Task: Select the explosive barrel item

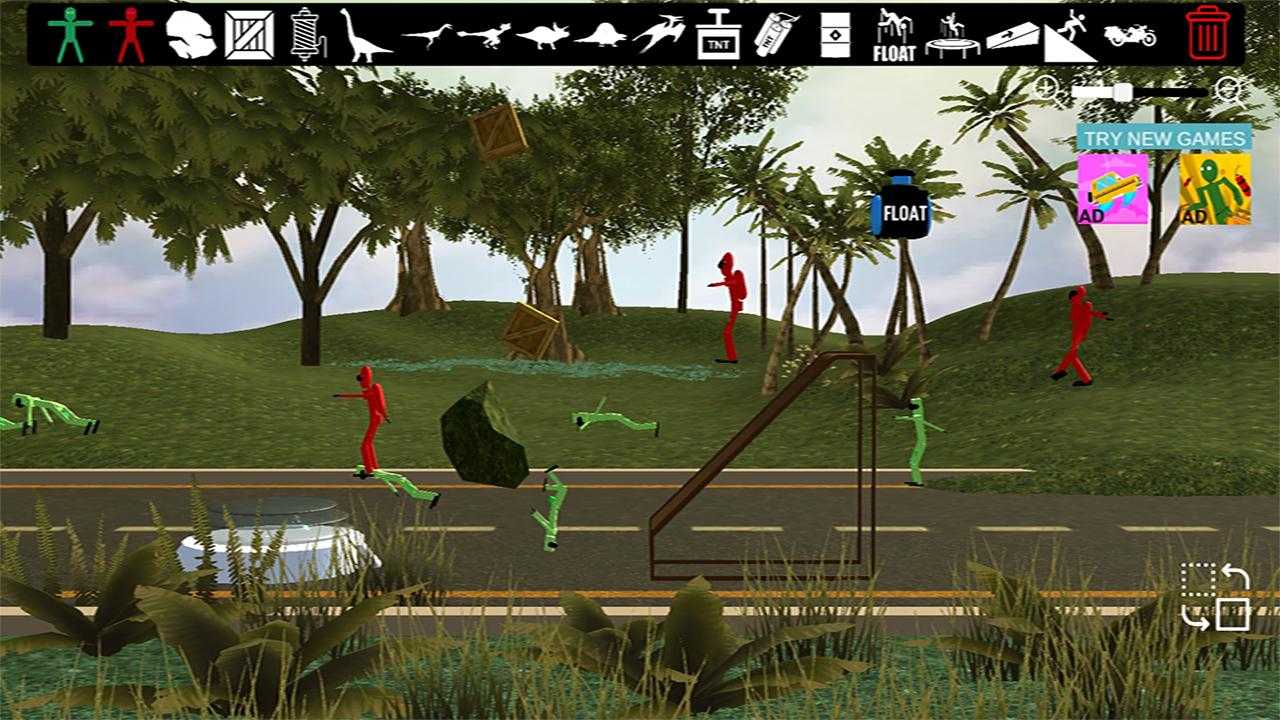Action: (835, 35)
